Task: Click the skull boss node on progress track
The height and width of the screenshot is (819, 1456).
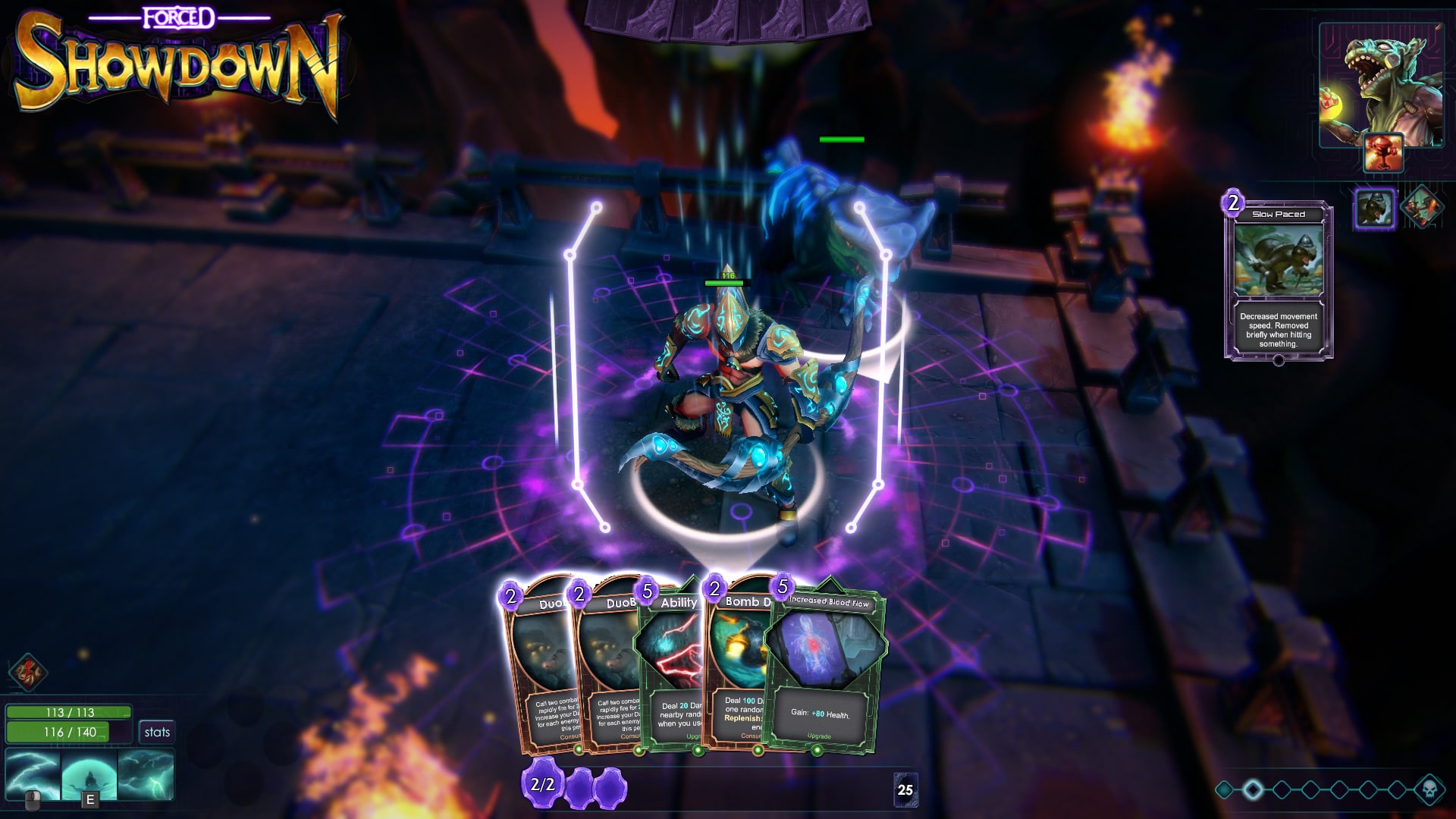Action: [1429, 789]
